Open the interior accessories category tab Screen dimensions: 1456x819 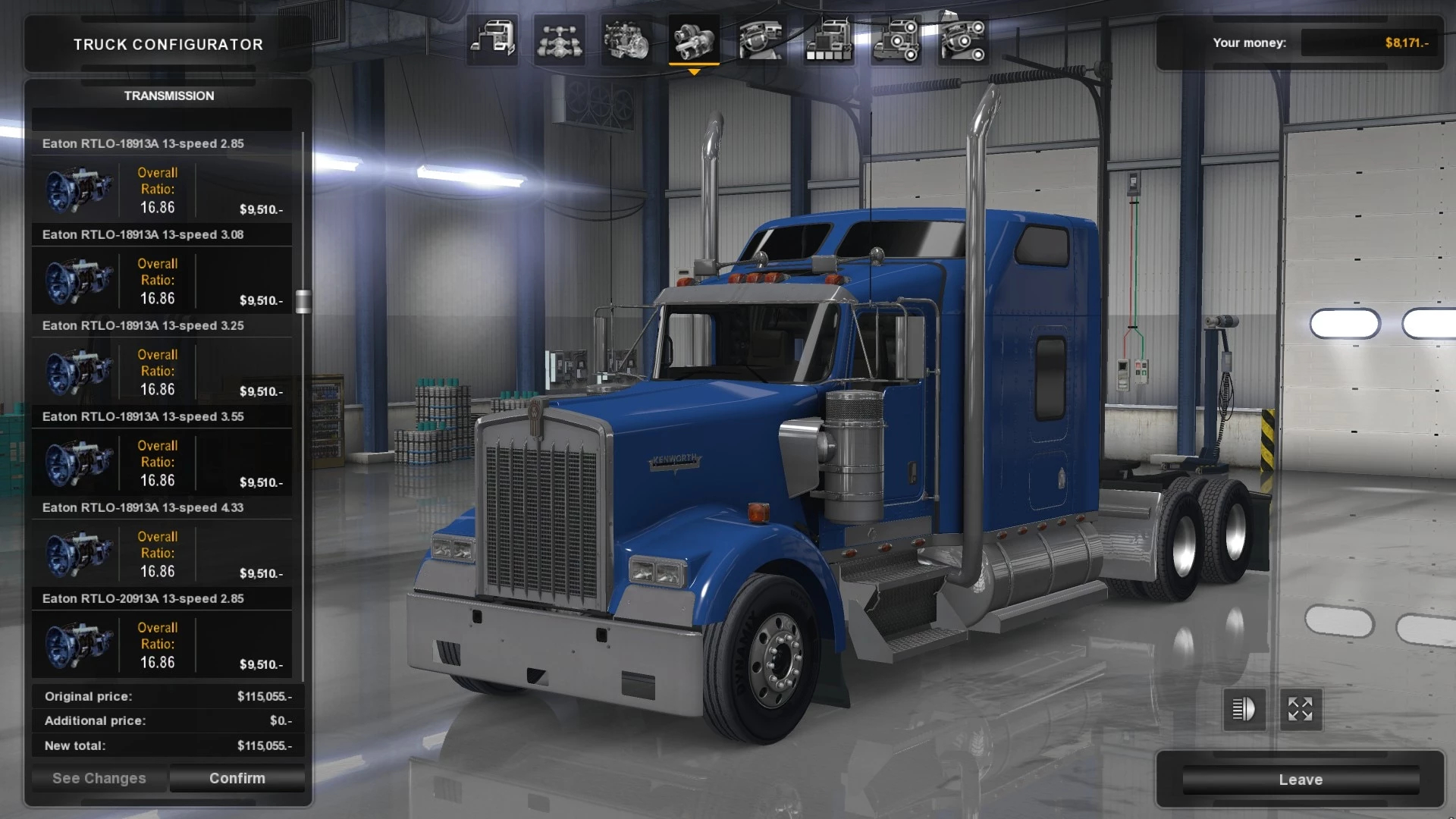(962, 39)
